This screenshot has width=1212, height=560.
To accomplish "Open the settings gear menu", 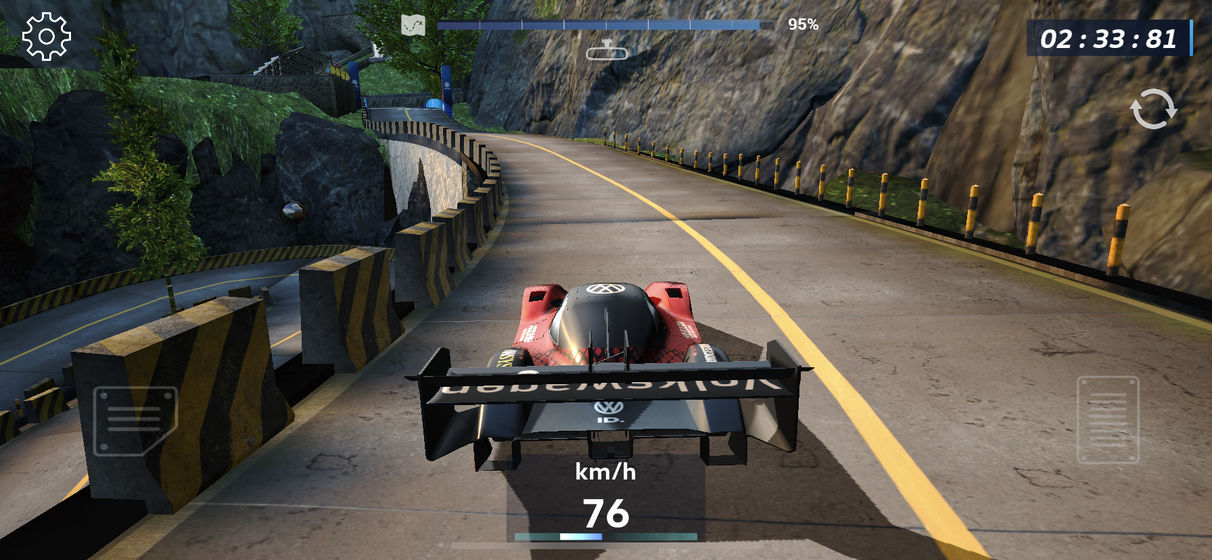I will 46,37.
